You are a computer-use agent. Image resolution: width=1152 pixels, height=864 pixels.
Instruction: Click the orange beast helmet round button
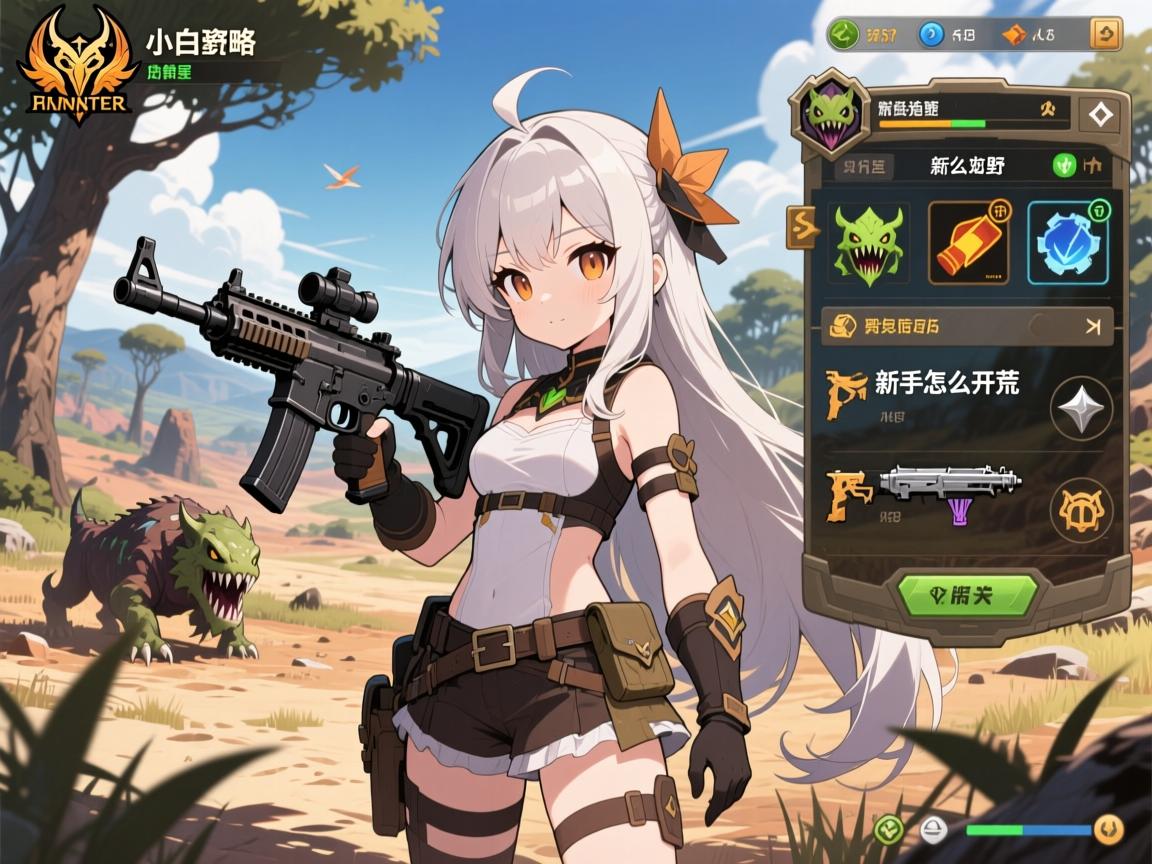[1081, 511]
